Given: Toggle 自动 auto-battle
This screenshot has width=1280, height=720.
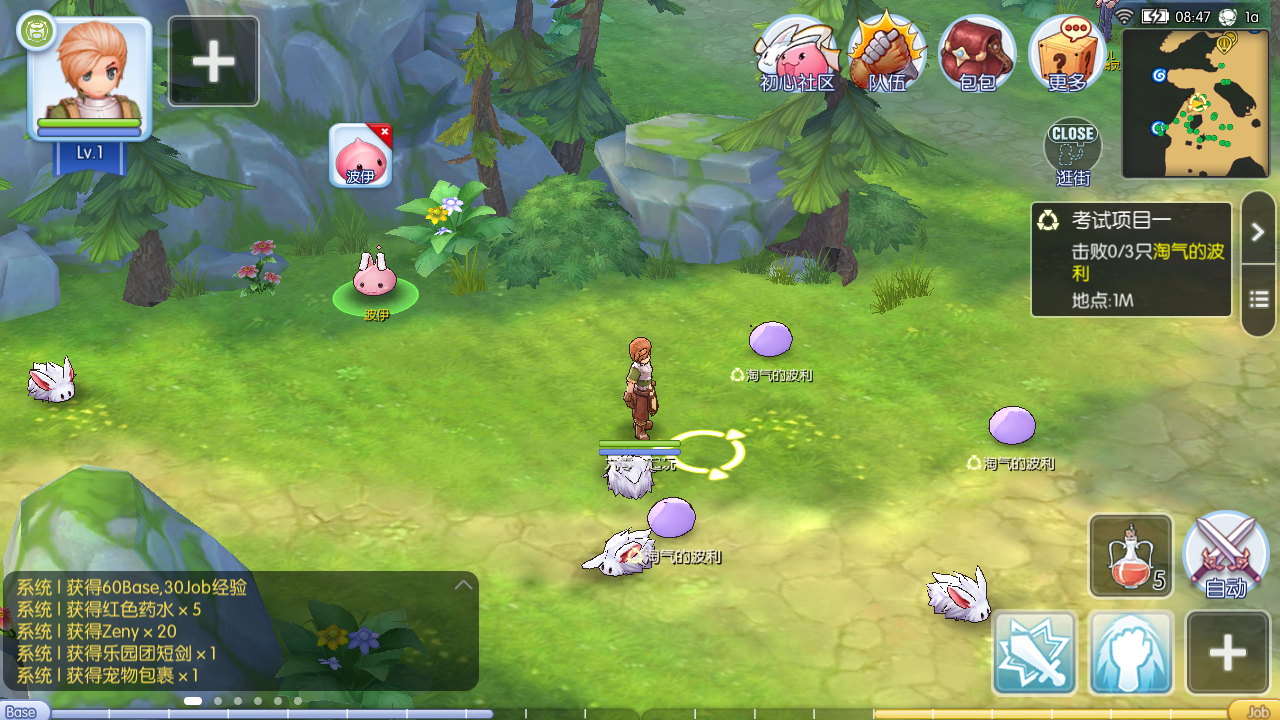Looking at the screenshot, I should click(x=1225, y=556).
